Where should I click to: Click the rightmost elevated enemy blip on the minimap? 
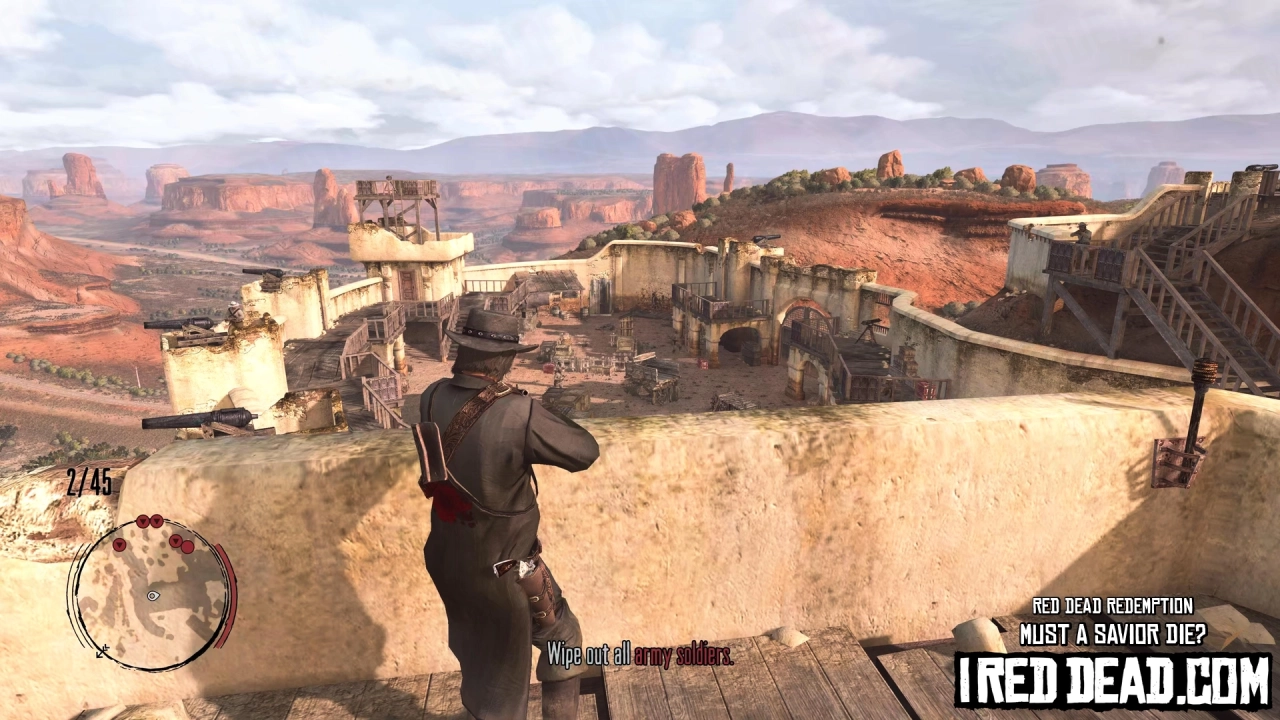click(x=176, y=540)
